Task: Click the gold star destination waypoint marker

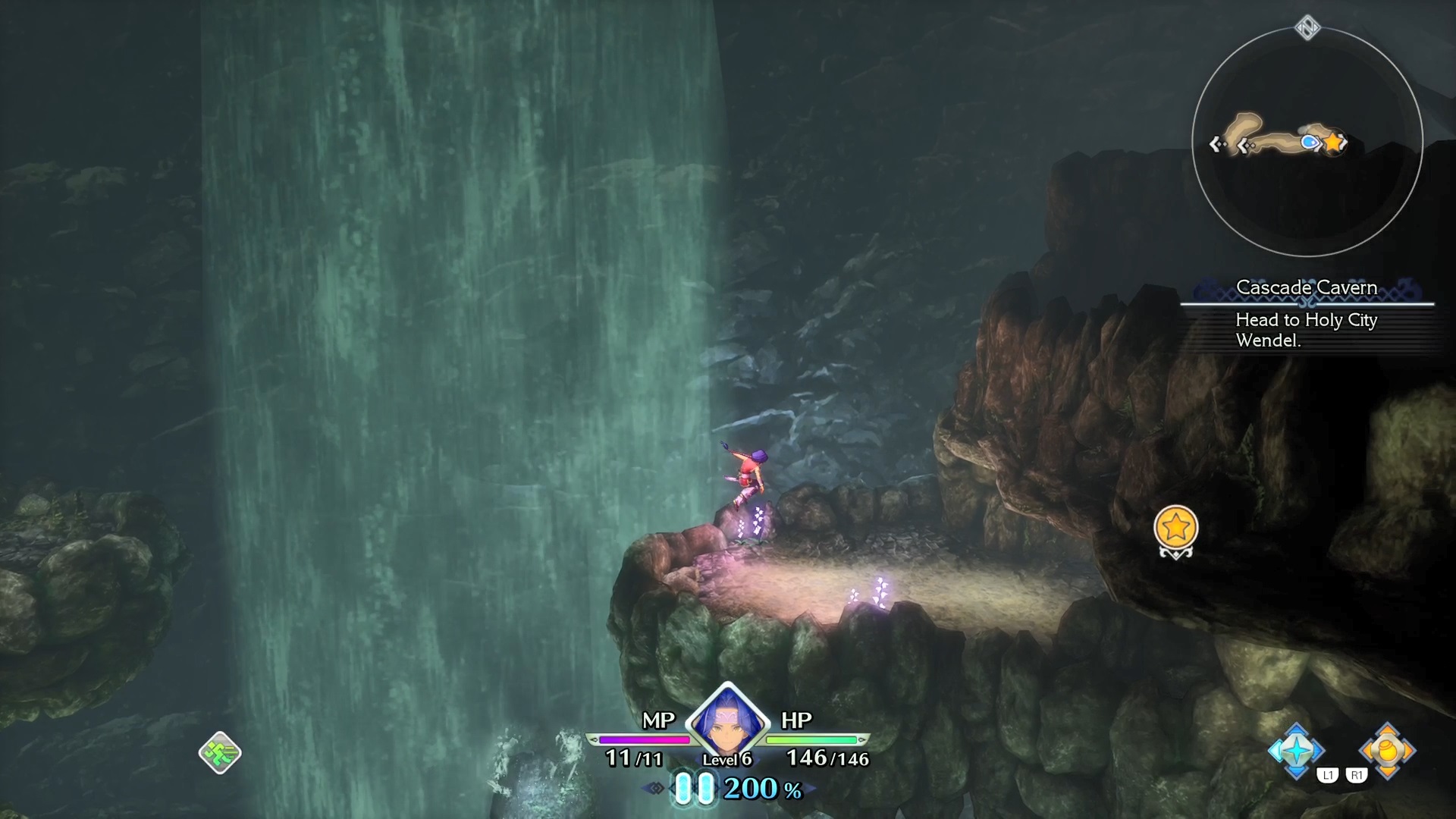Action: 1175,528
